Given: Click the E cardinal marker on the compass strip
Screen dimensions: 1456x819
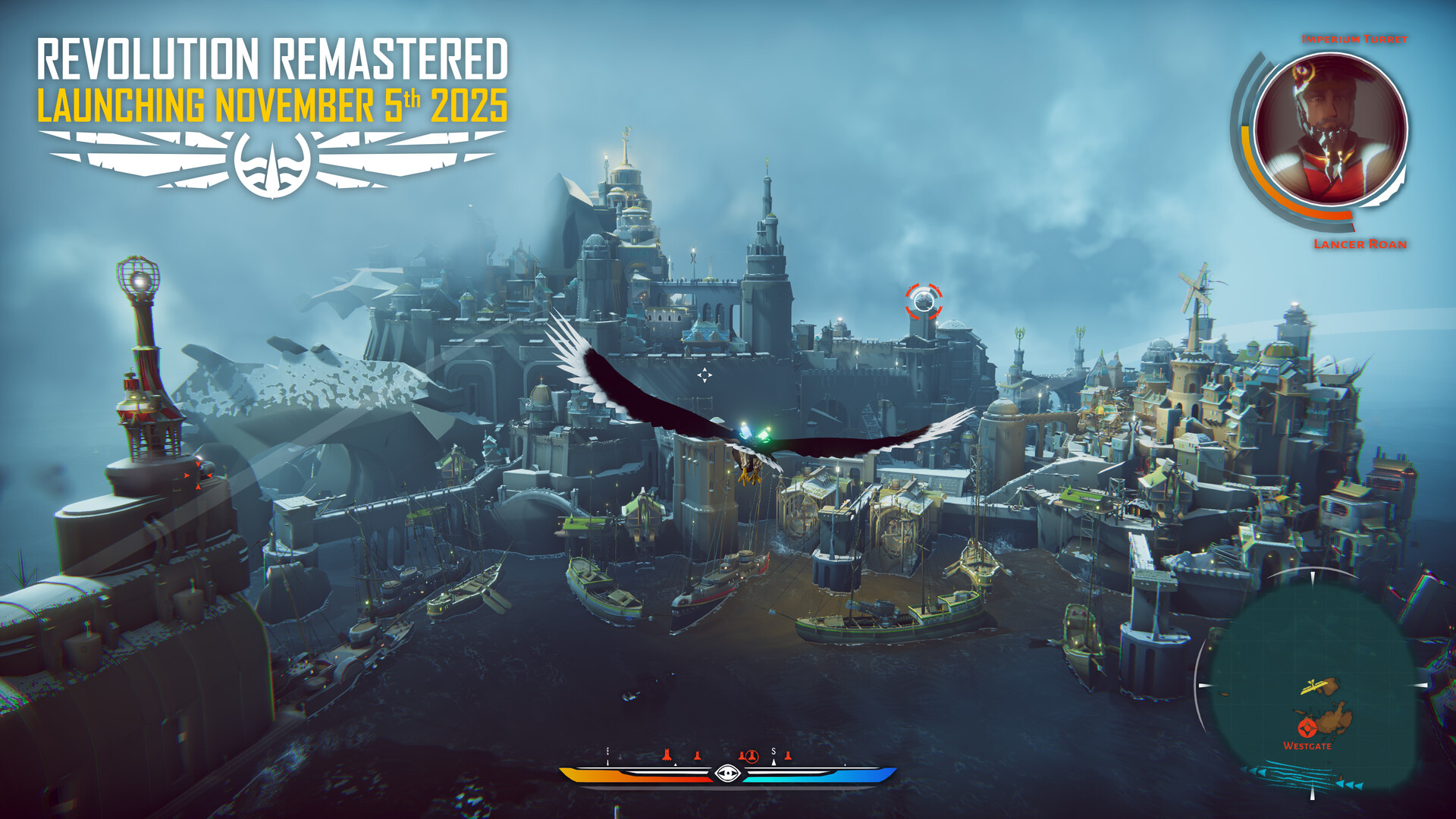Looking at the screenshot, I should point(607,751).
